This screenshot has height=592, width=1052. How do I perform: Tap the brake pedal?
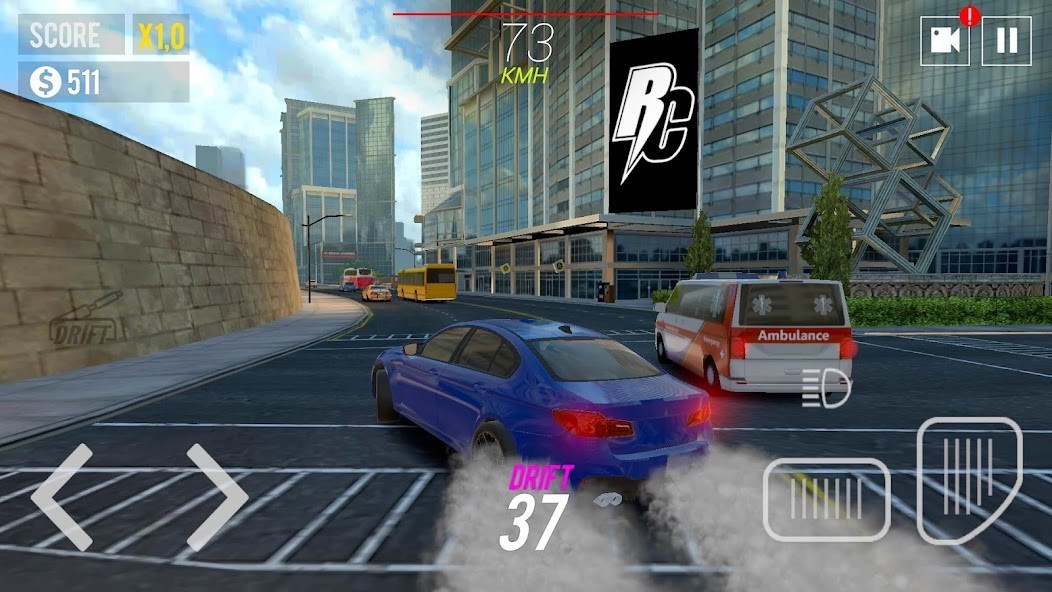coord(826,499)
